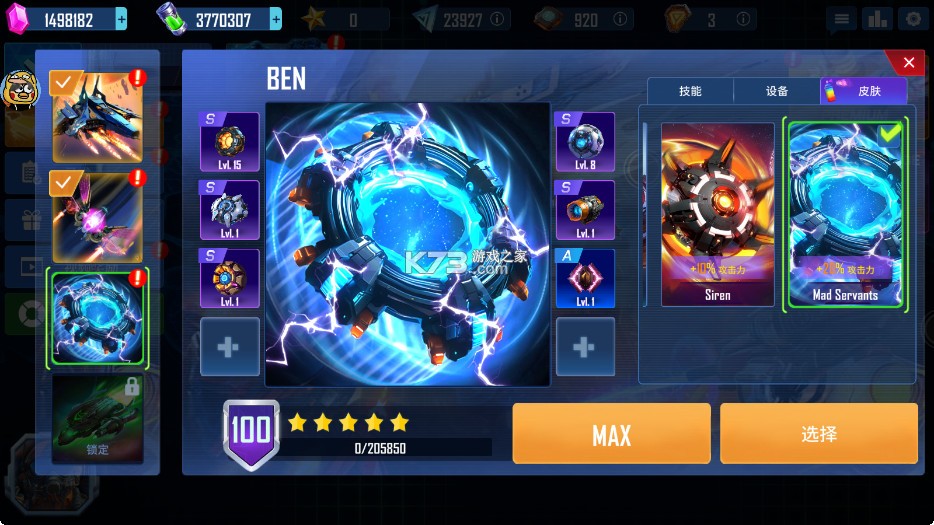Select the Mad Servants skin card

click(845, 214)
